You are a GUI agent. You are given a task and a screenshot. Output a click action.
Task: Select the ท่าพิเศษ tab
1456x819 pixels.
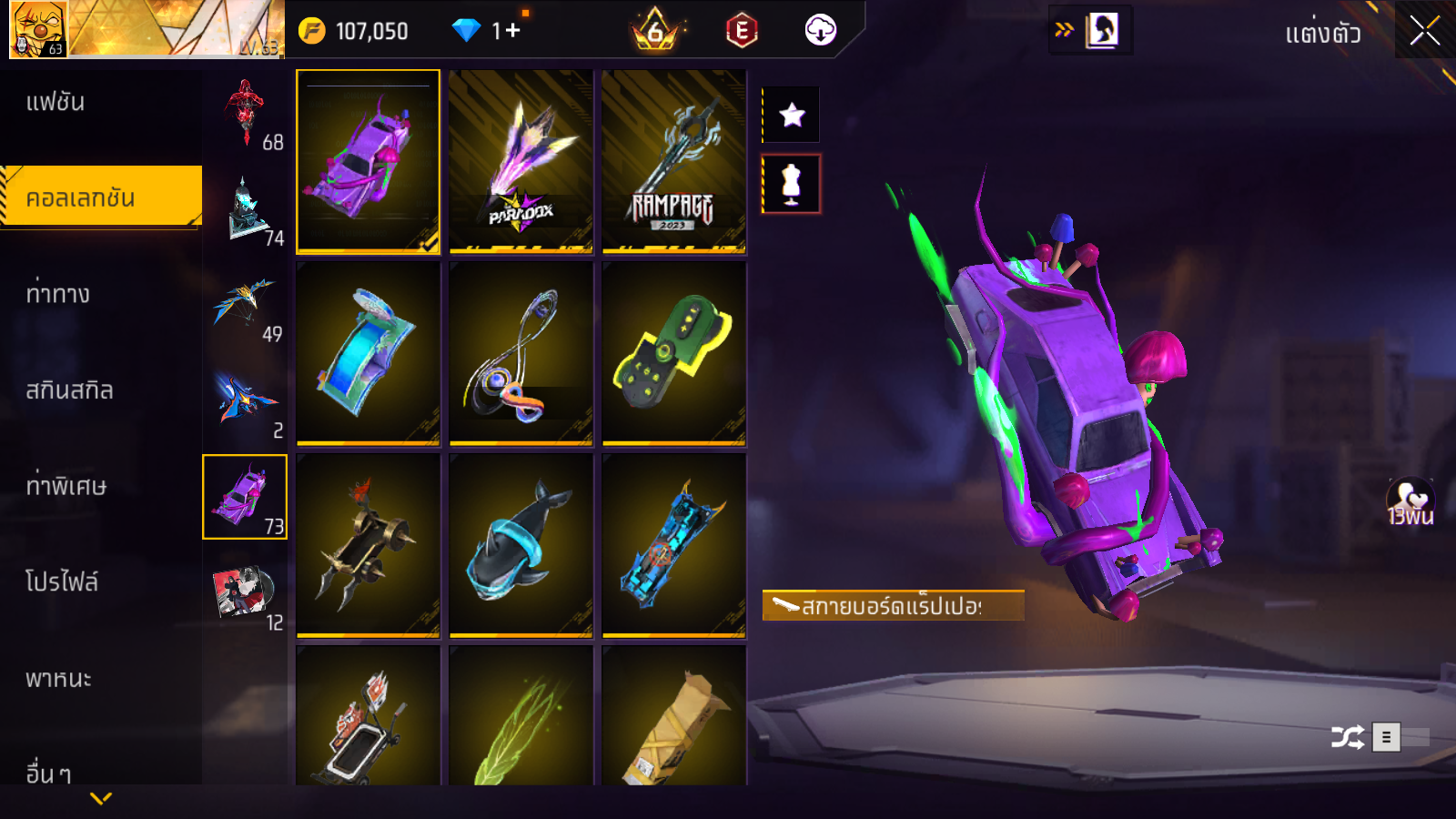pyautogui.click(x=66, y=486)
